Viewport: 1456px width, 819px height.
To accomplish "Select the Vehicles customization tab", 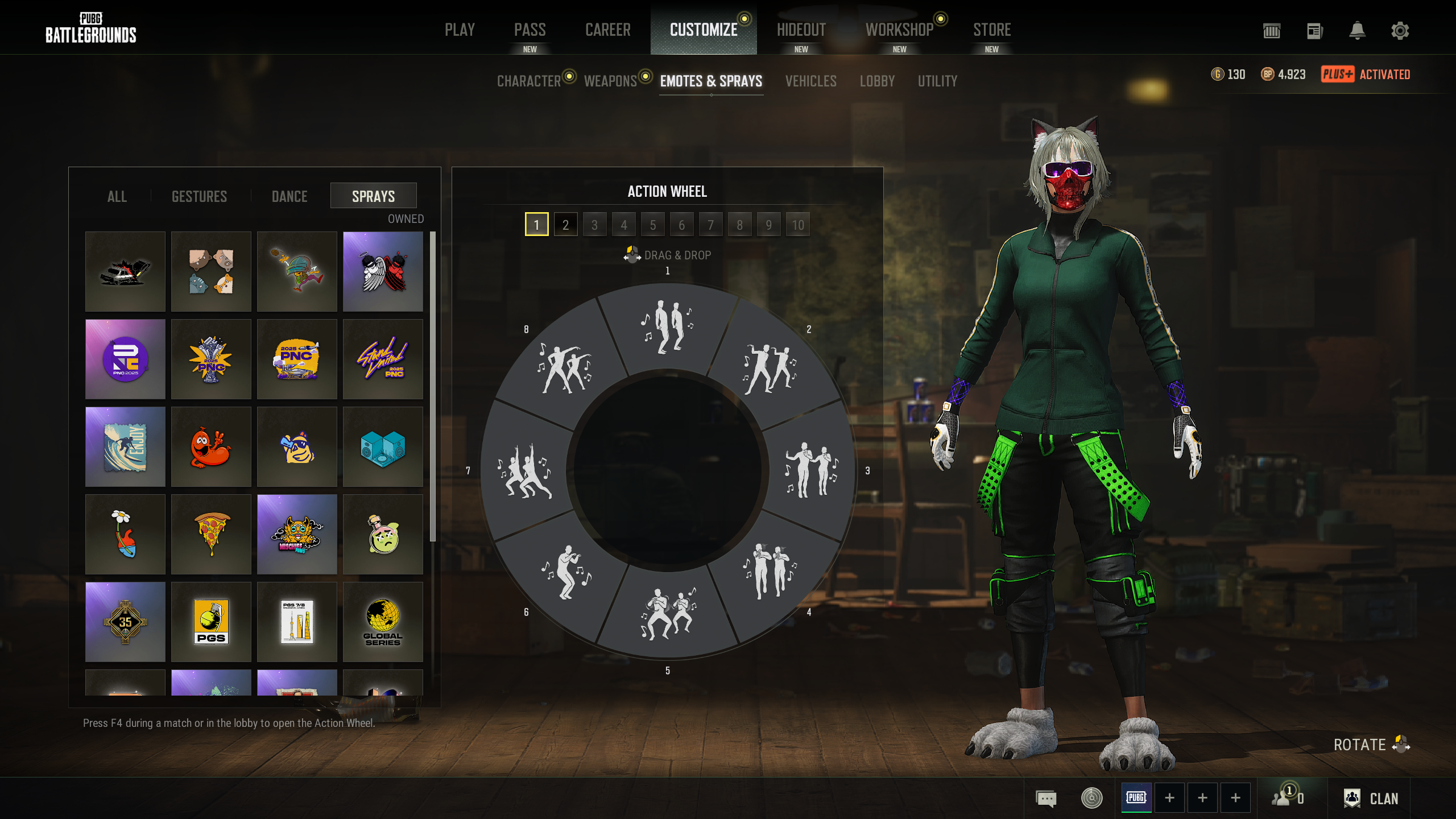I will click(x=810, y=81).
